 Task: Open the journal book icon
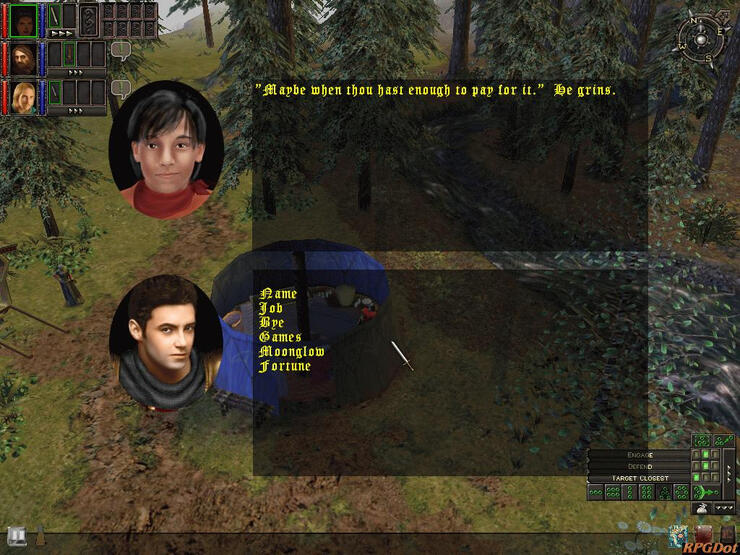click(16, 534)
